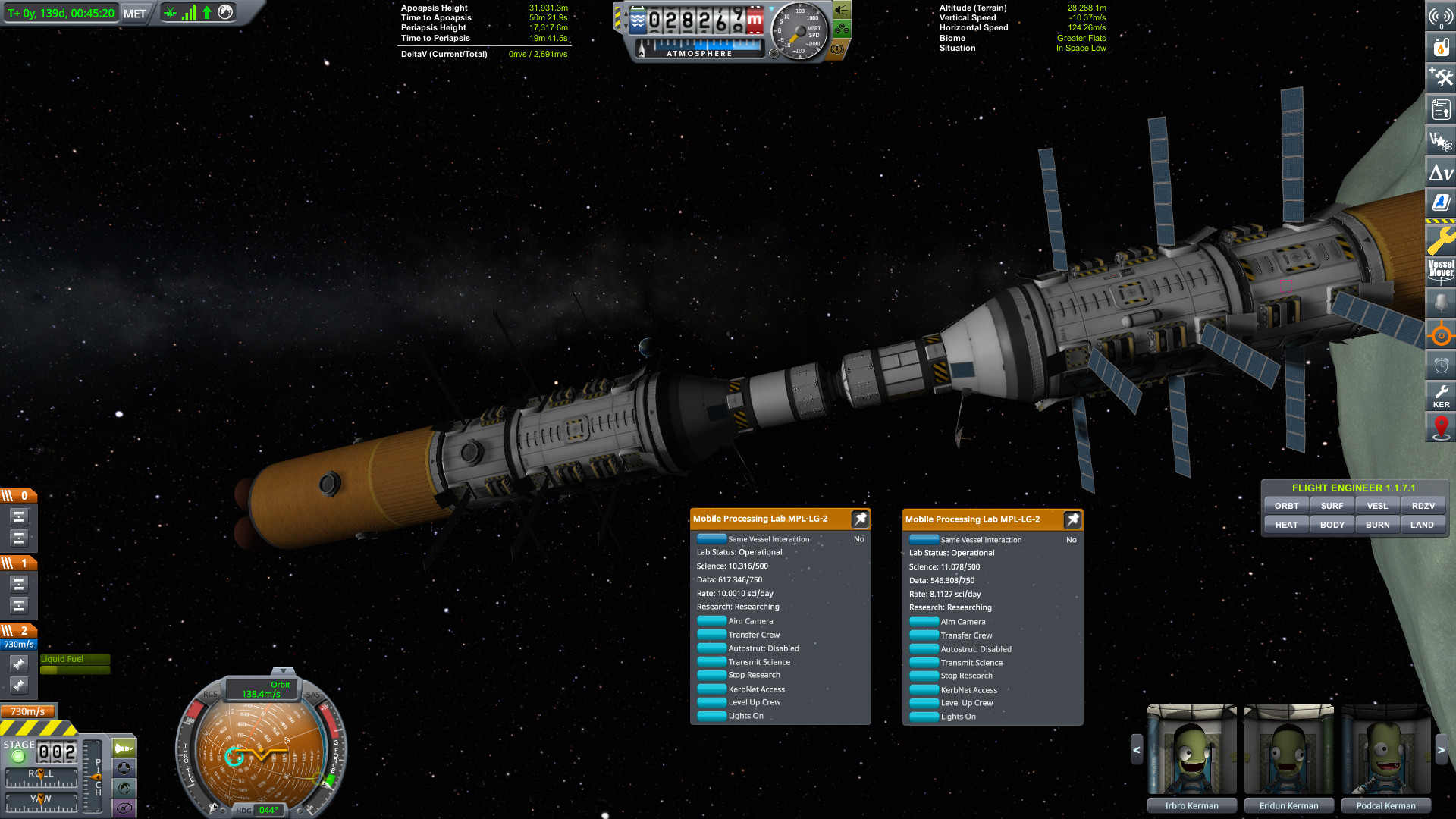Enable the RDZV rendezvous readout

pos(1423,506)
